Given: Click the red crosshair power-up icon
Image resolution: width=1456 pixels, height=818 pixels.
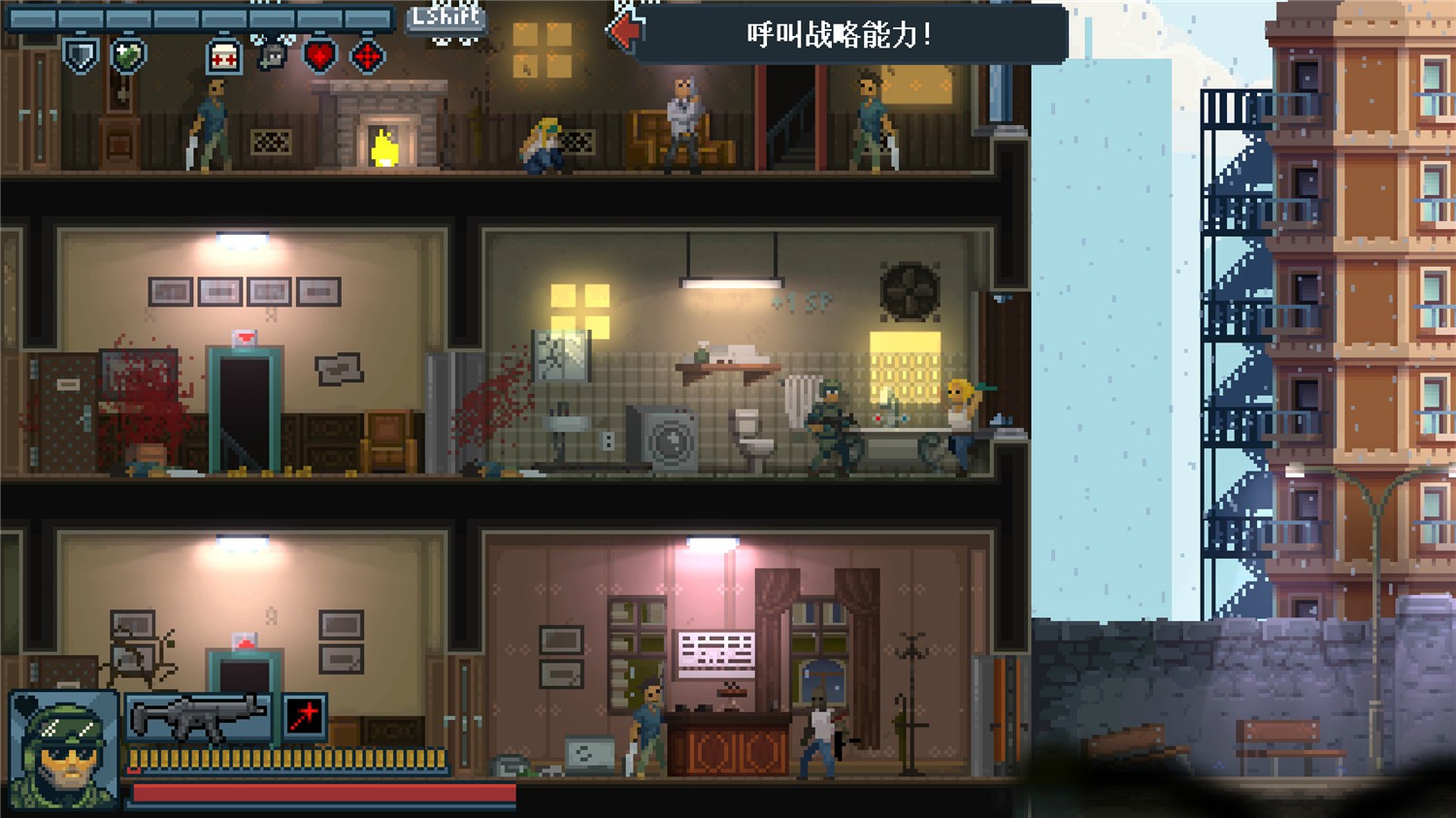Looking at the screenshot, I should click(x=367, y=56).
